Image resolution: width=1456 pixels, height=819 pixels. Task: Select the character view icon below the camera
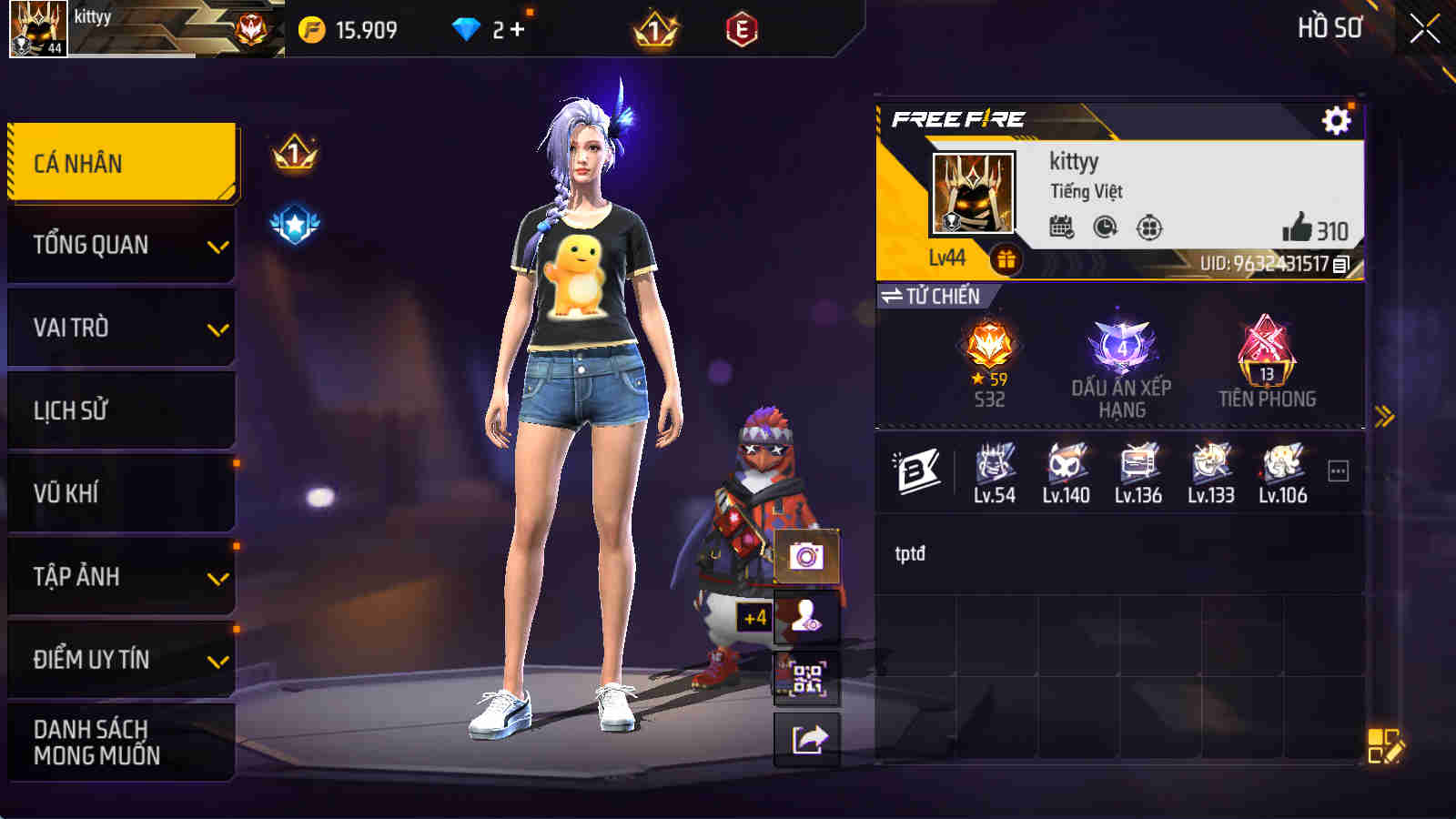[x=805, y=617]
